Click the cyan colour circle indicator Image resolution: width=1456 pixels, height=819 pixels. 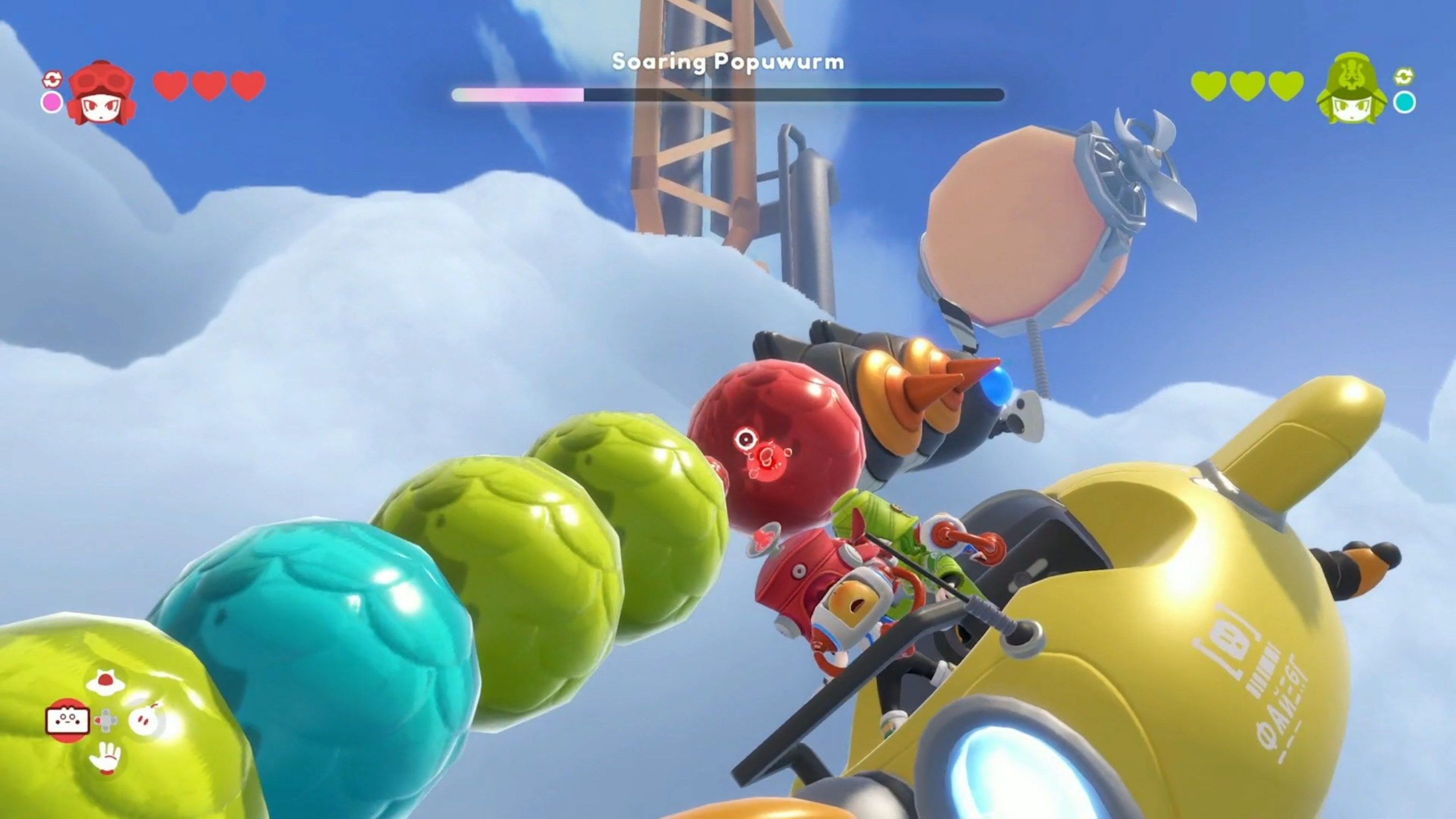point(1404,102)
